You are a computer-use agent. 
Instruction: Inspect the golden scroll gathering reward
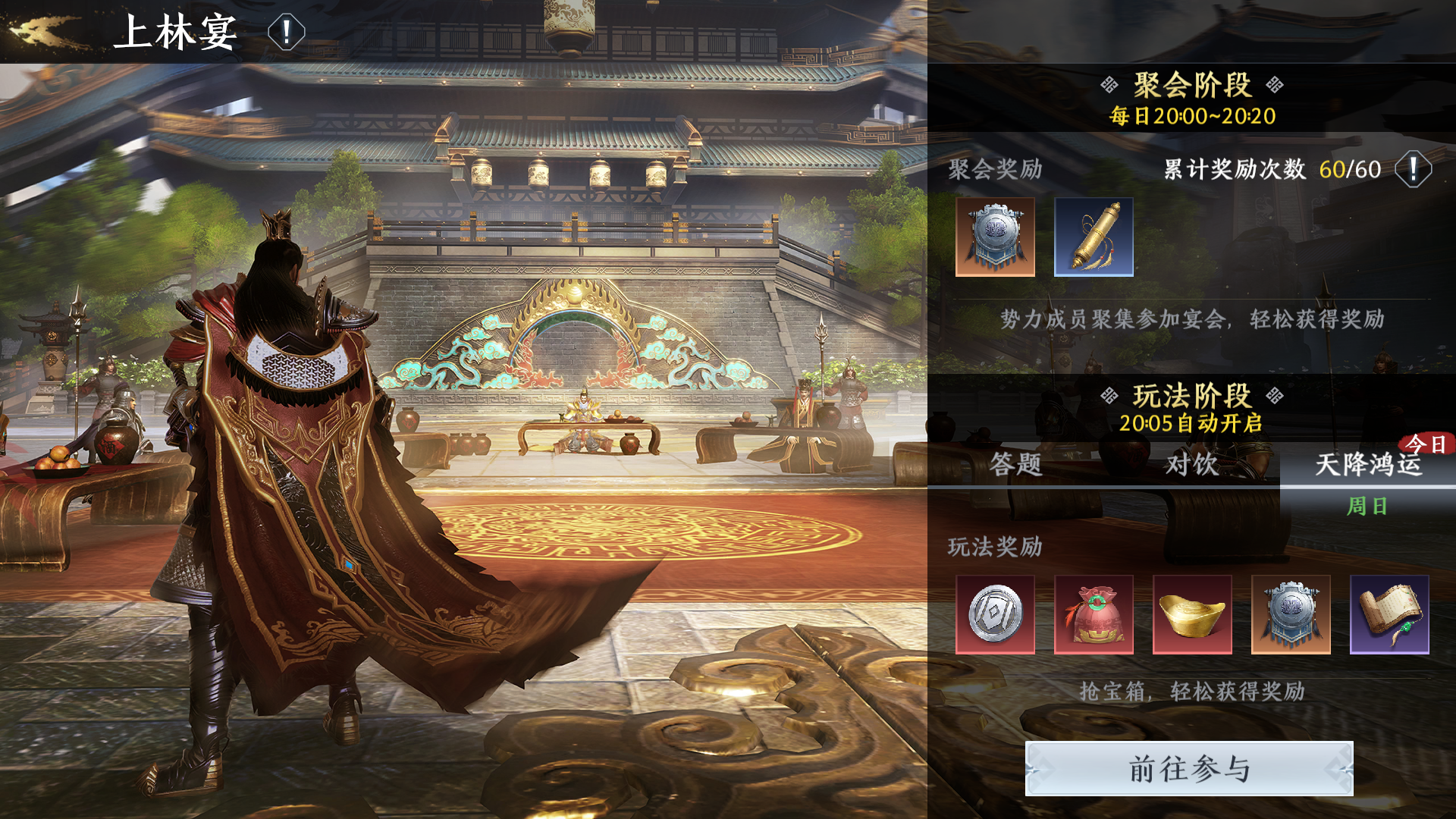pos(1094,237)
